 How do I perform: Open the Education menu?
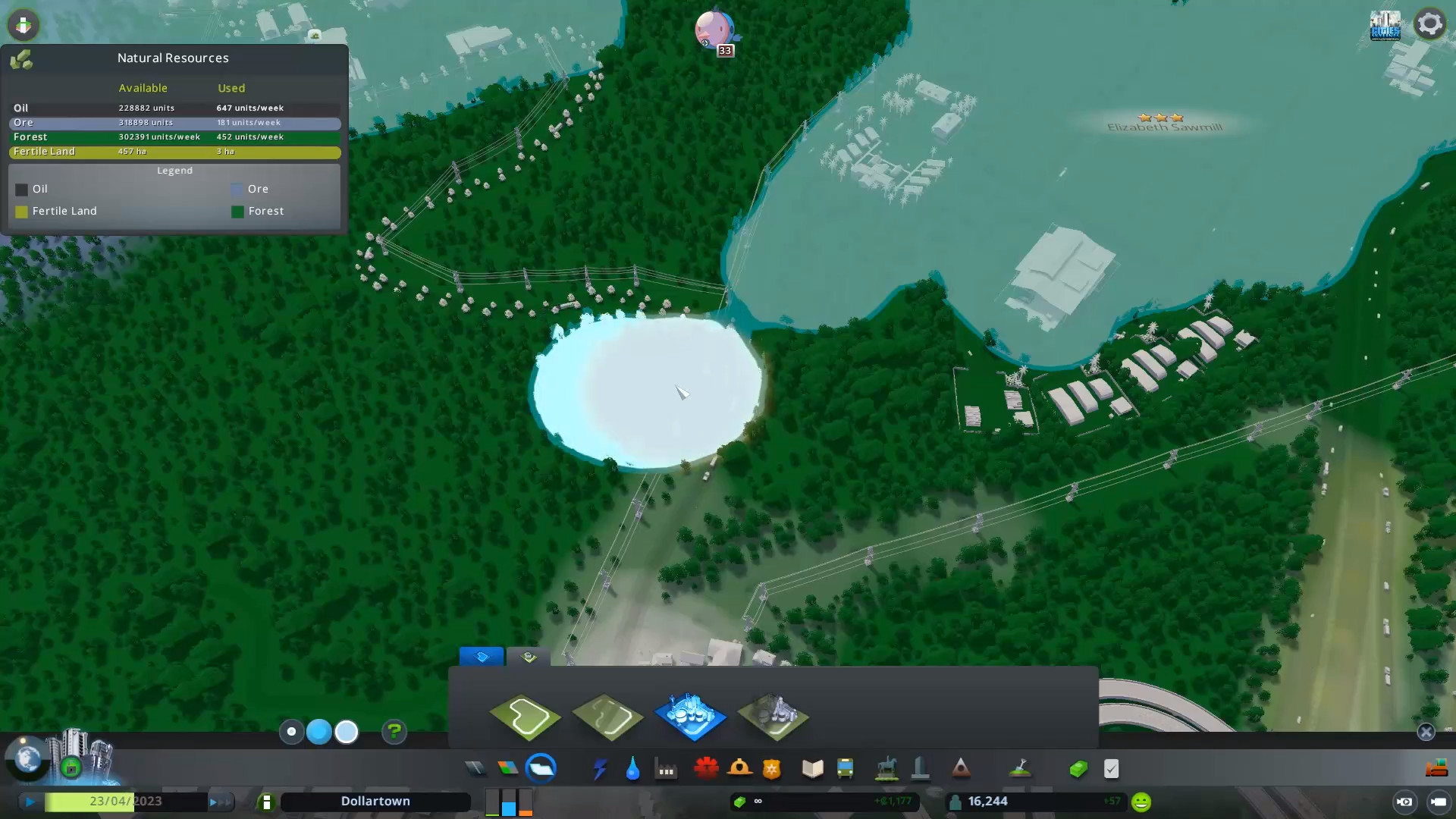click(812, 768)
